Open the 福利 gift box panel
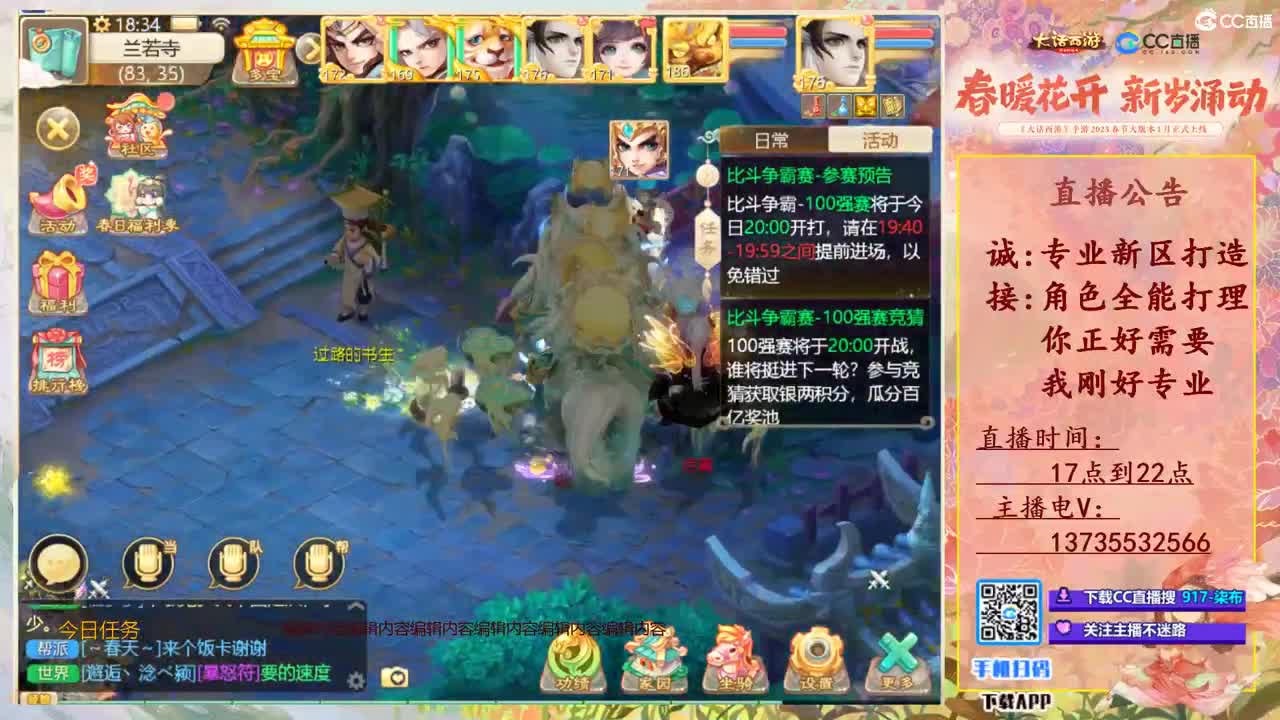This screenshot has width=1280, height=720. click(x=58, y=275)
